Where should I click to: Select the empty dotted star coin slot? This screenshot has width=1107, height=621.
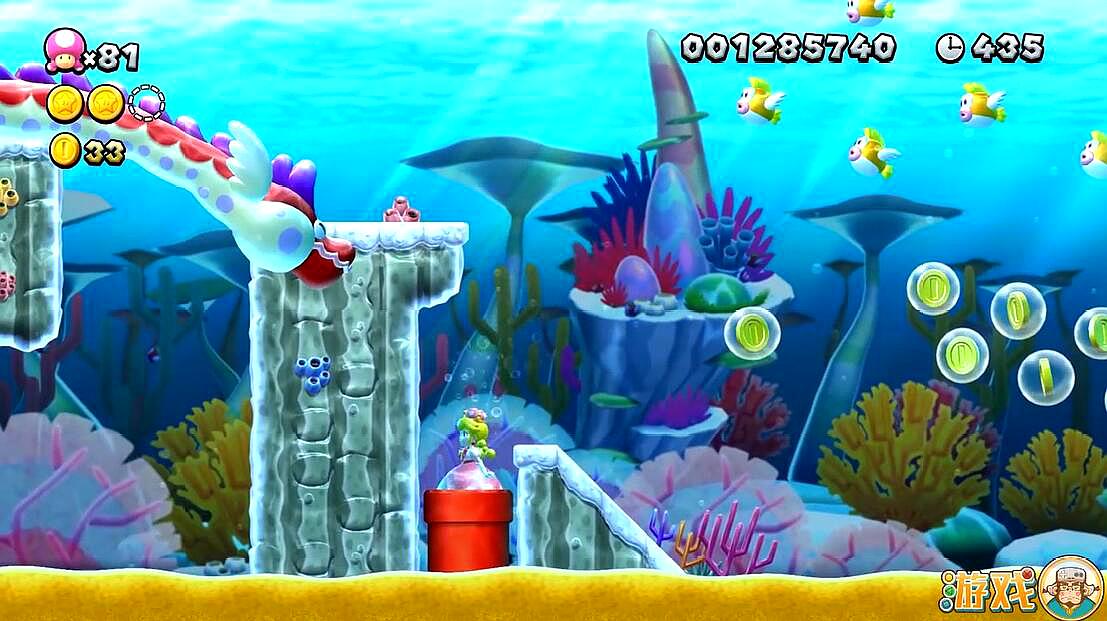[x=147, y=103]
